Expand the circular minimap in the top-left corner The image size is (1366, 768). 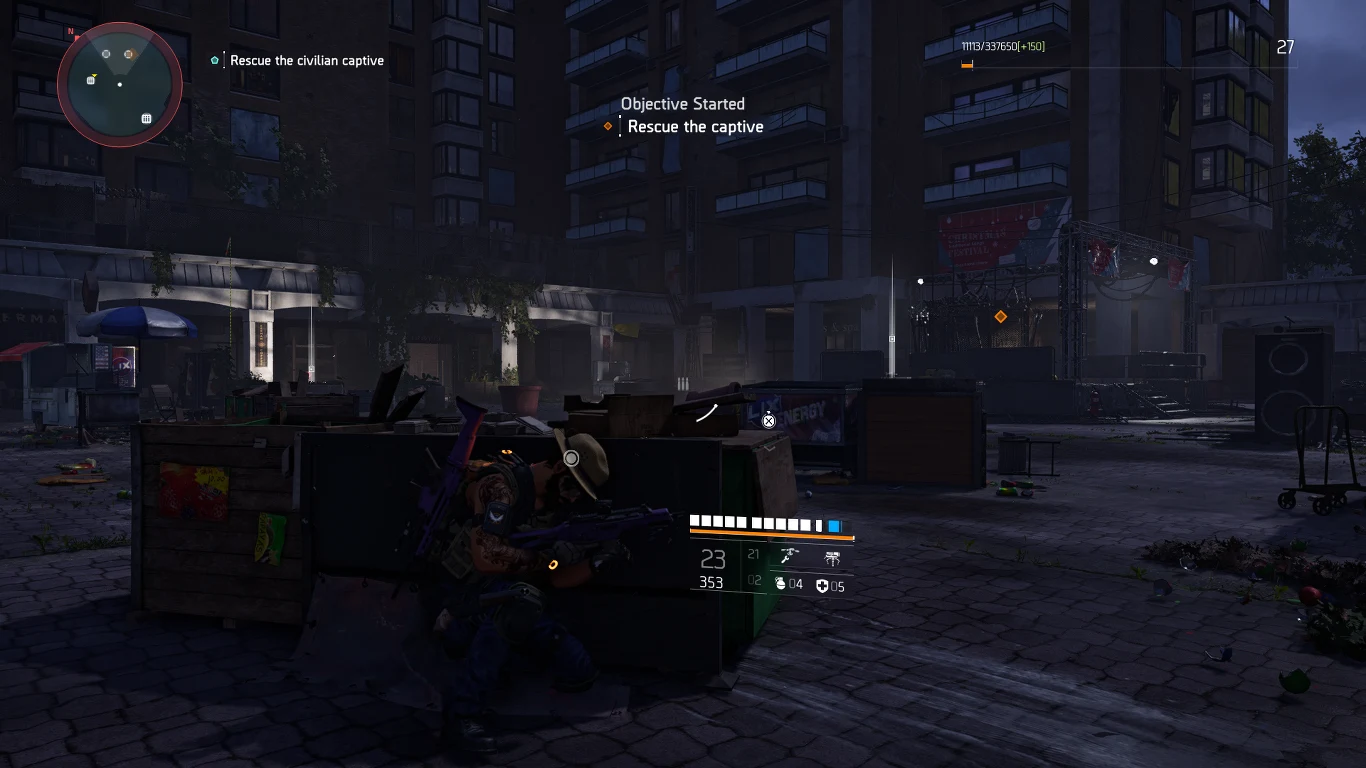pos(119,85)
